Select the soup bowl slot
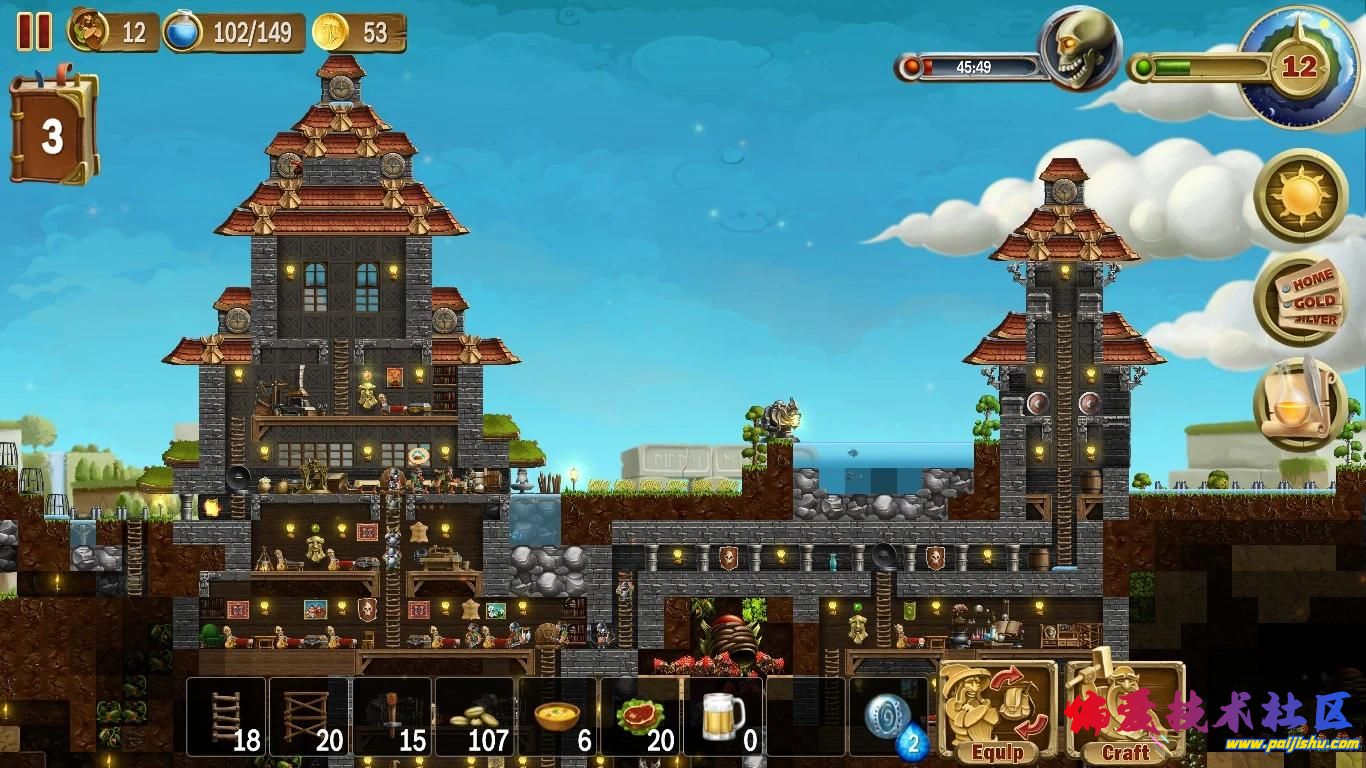Image resolution: width=1366 pixels, height=768 pixels. (x=557, y=717)
